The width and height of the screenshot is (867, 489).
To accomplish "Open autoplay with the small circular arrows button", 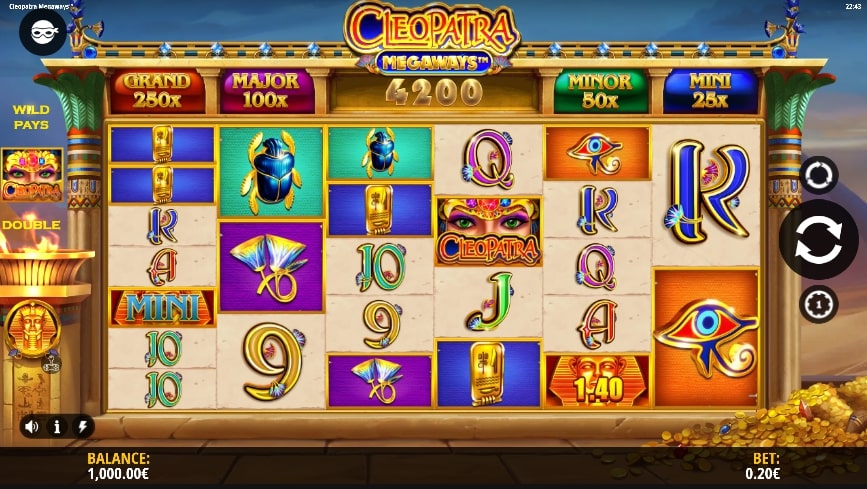I will pos(818,175).
